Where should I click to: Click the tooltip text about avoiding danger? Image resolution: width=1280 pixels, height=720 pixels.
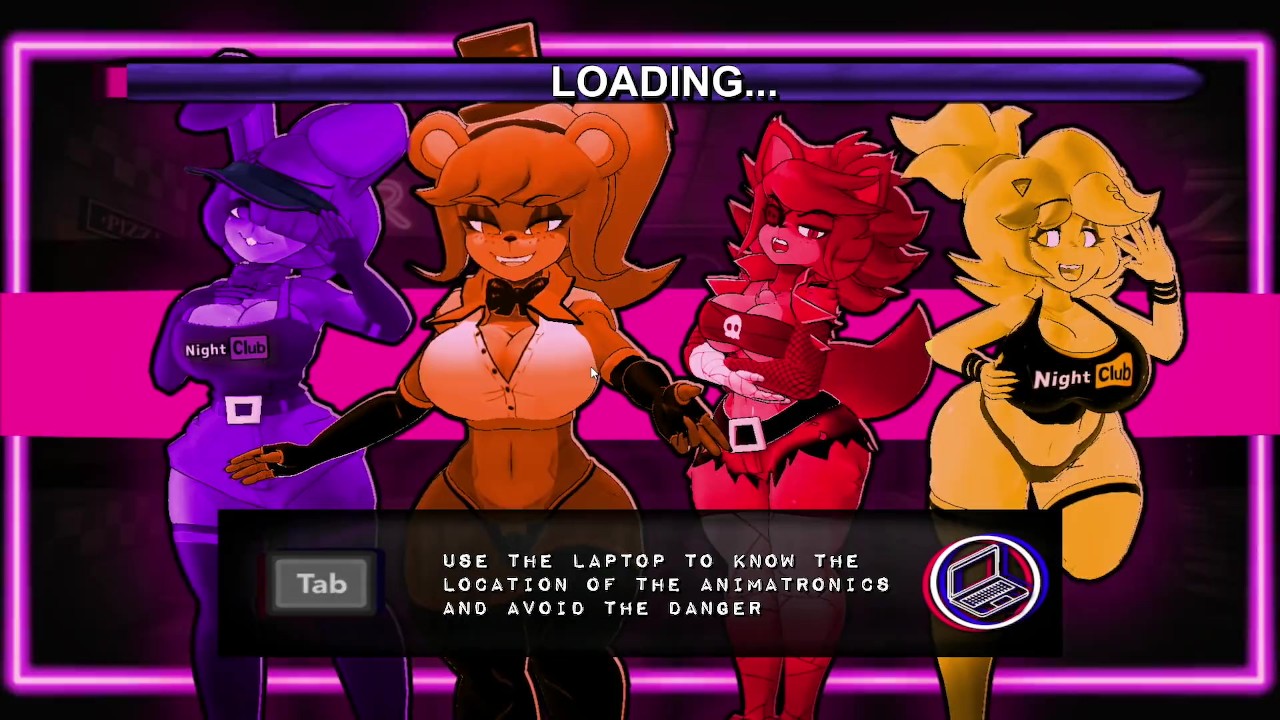tap(666, 585)
